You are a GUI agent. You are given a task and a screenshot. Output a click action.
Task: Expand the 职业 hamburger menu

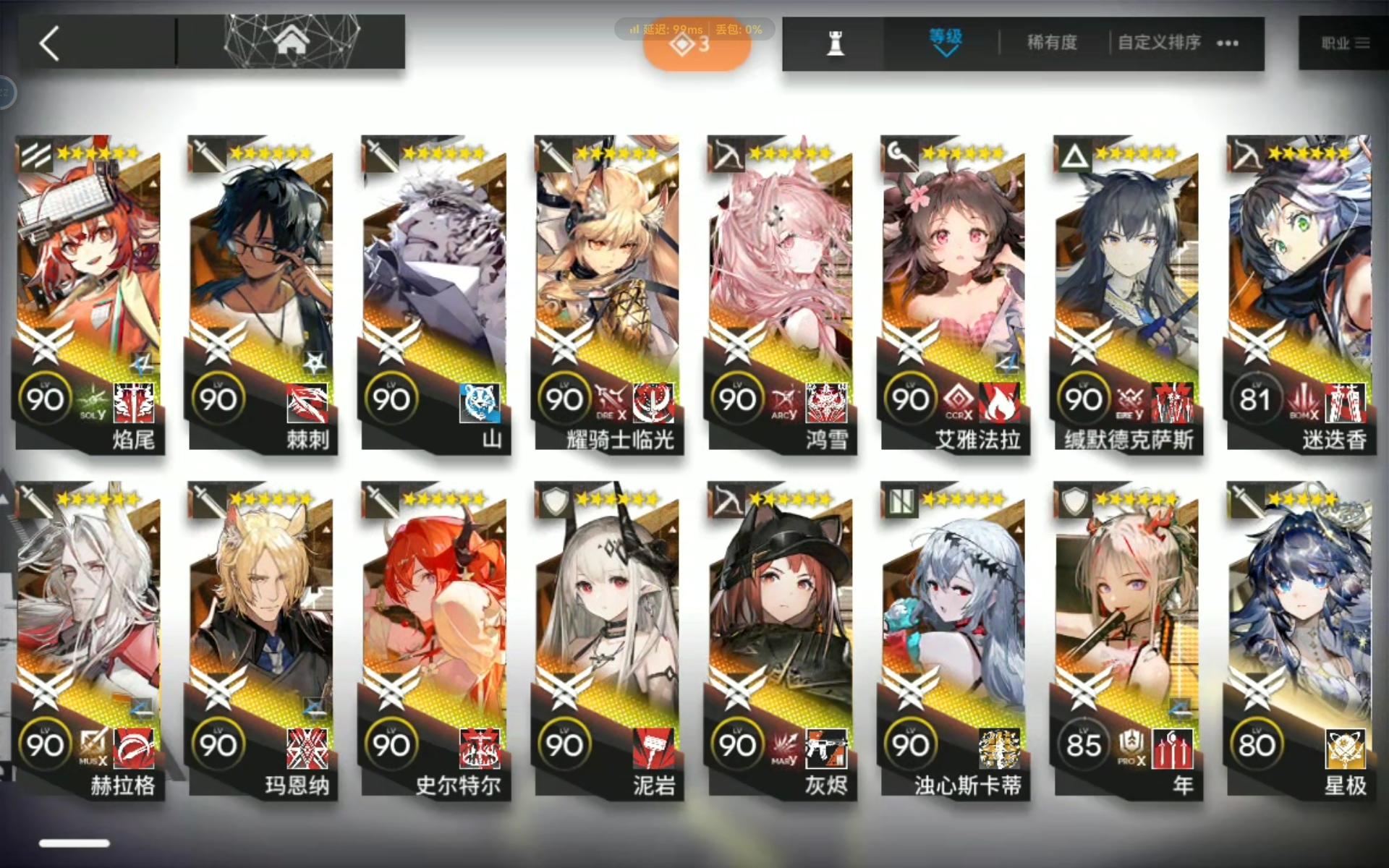point(1363,43)
